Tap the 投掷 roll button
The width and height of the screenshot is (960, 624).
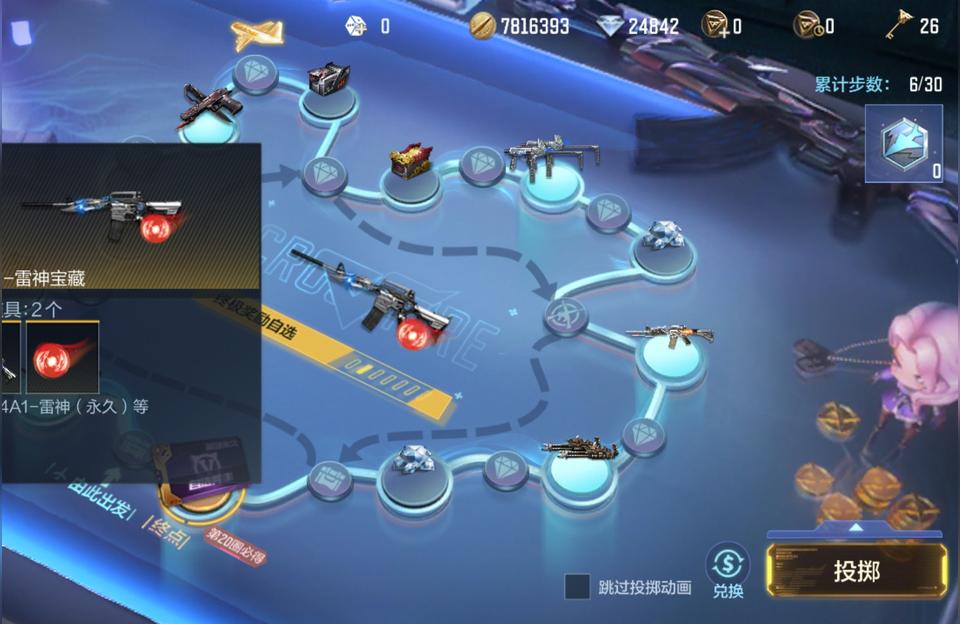click(856, 571)
